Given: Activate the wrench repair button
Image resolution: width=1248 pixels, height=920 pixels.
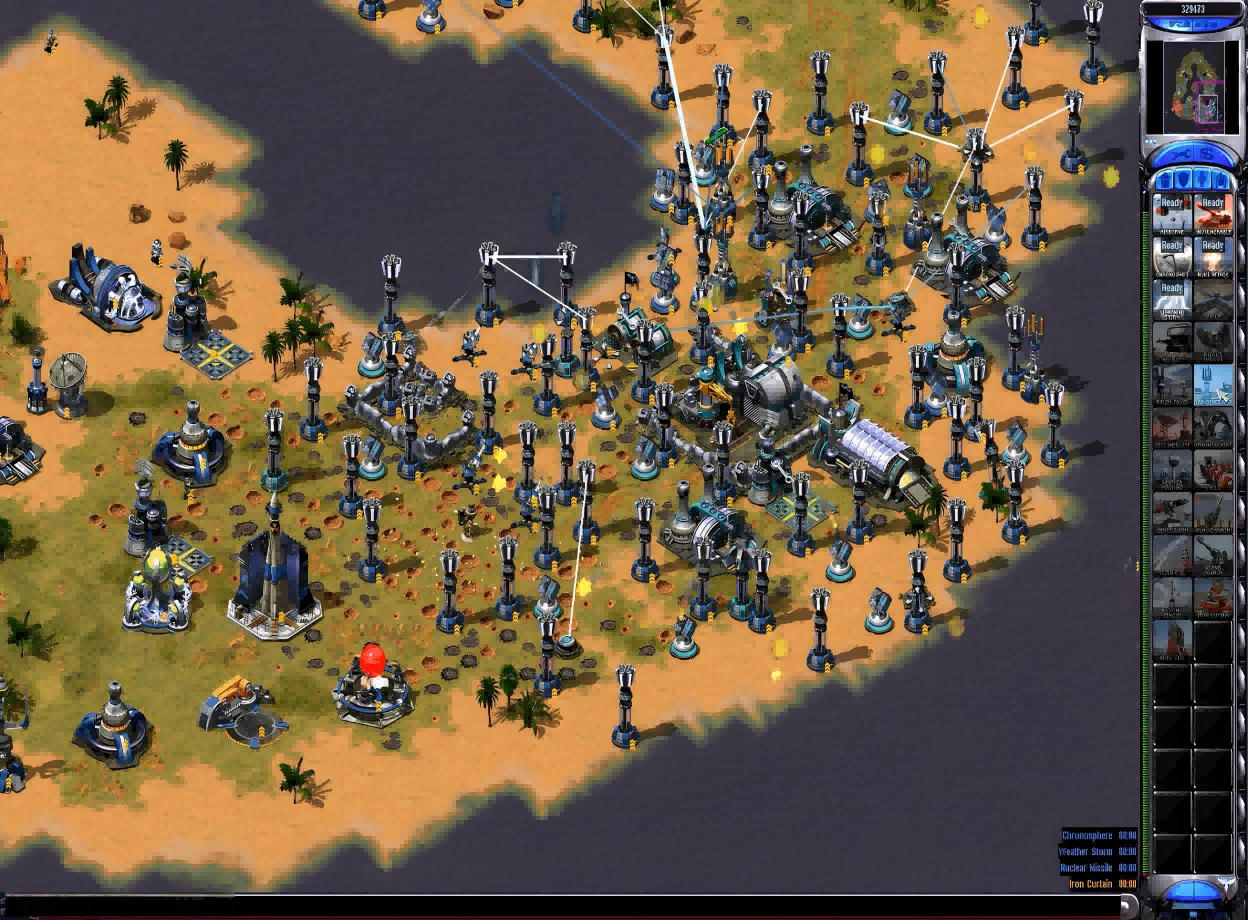Looking at the screenshot, I should pyautogui.click(x=1176, y=154).
